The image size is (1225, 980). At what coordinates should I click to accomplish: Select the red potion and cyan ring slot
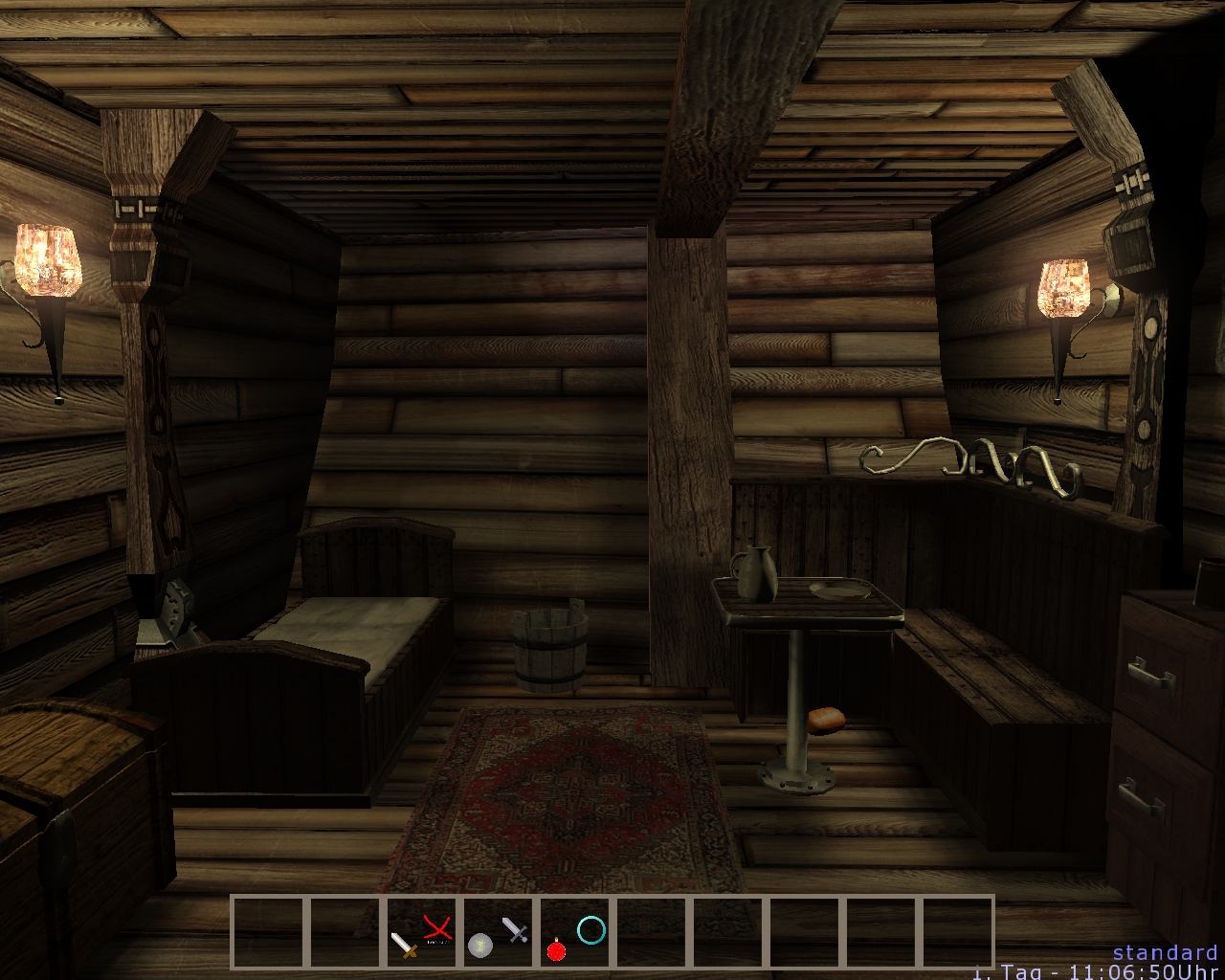575,932
